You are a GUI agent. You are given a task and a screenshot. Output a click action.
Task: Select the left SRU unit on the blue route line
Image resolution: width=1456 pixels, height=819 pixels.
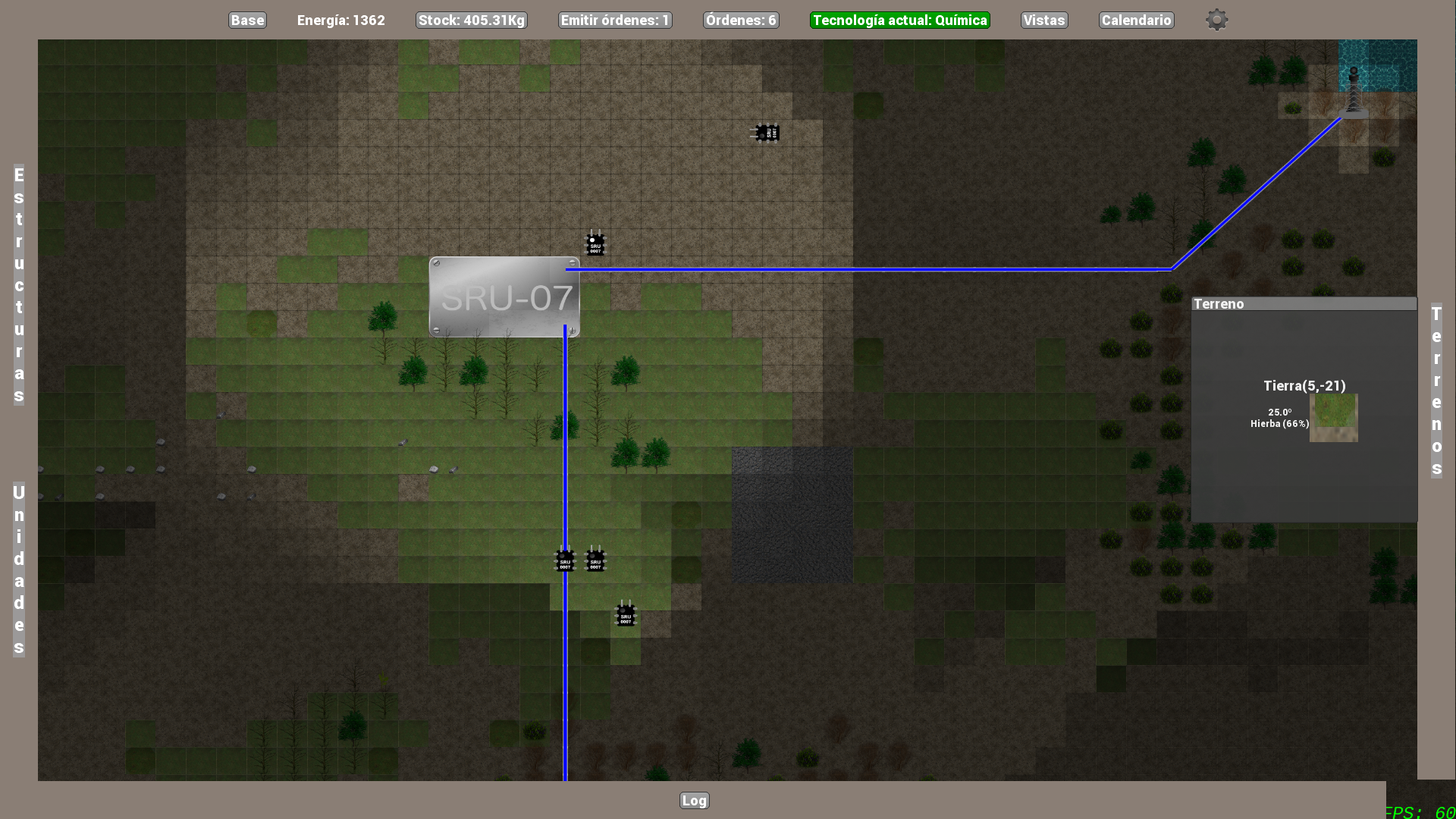click(x=565, y=560)
